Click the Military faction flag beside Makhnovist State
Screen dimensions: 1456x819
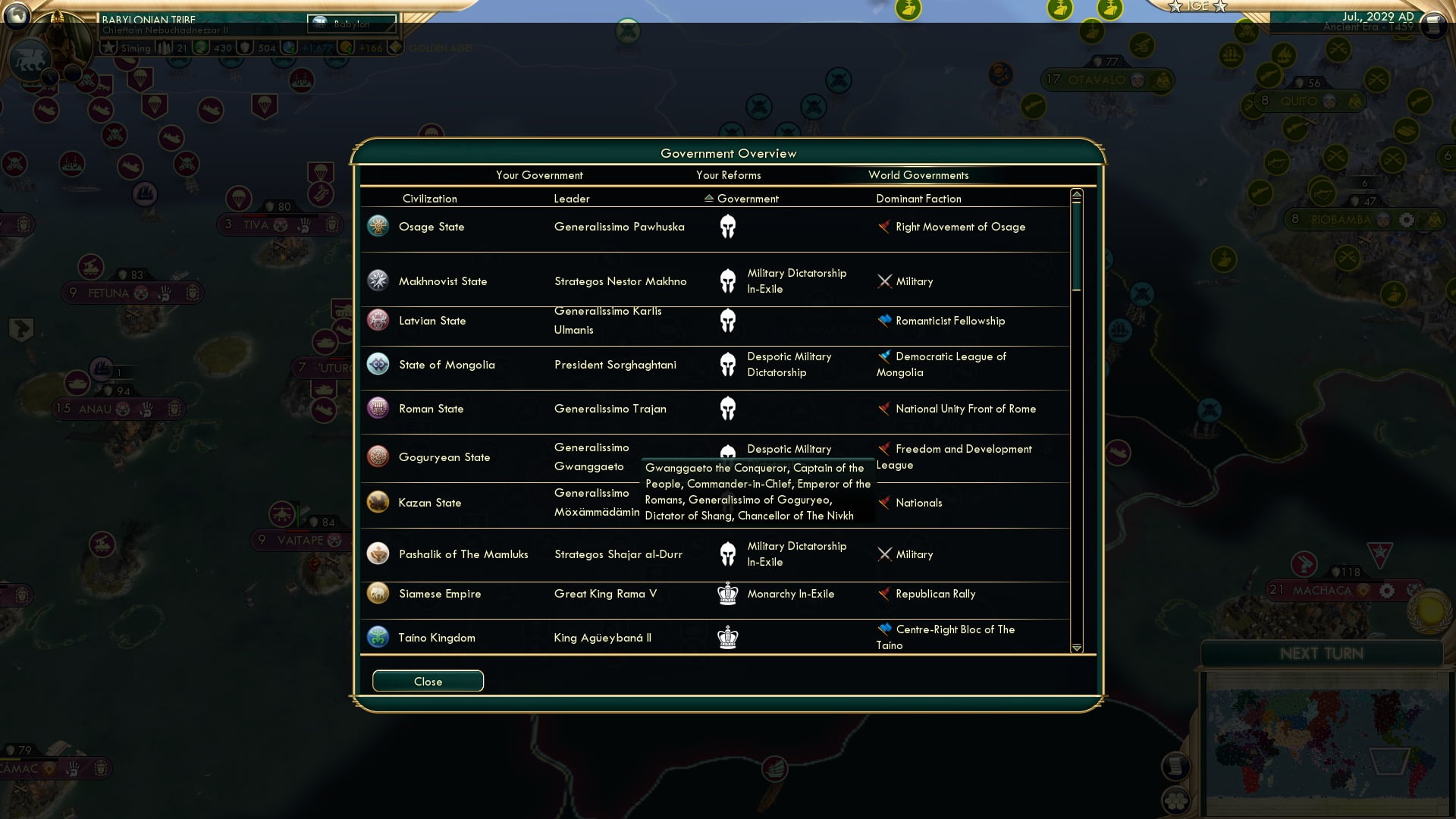pyautogui.click(x=884, y=281)
